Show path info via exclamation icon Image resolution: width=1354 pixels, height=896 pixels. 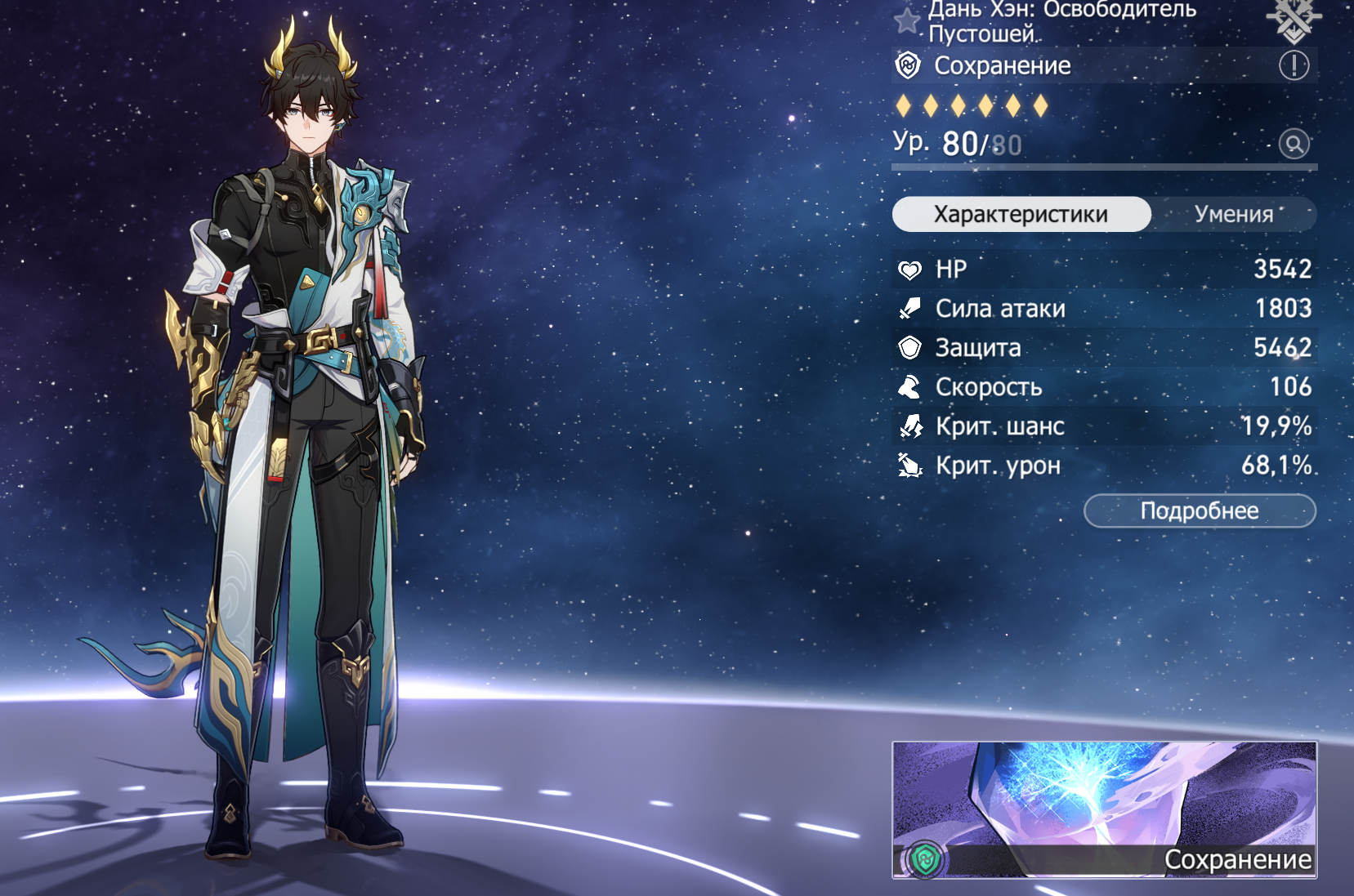1294,65
